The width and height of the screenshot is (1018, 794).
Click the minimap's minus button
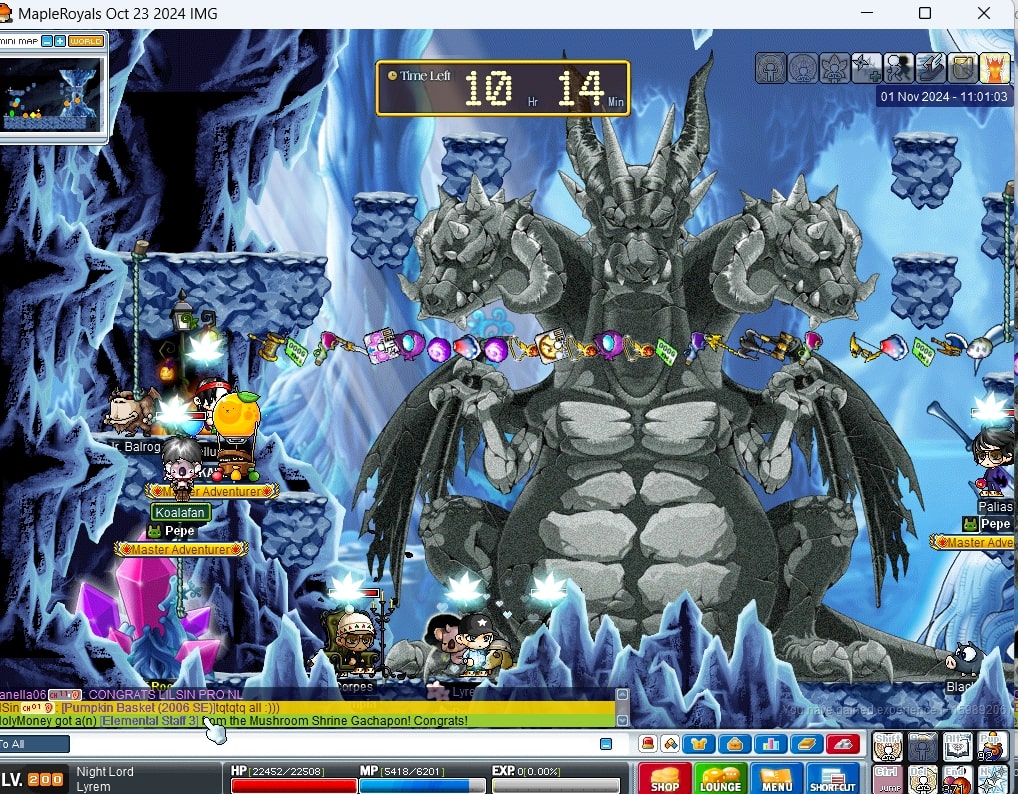point(48,41)
